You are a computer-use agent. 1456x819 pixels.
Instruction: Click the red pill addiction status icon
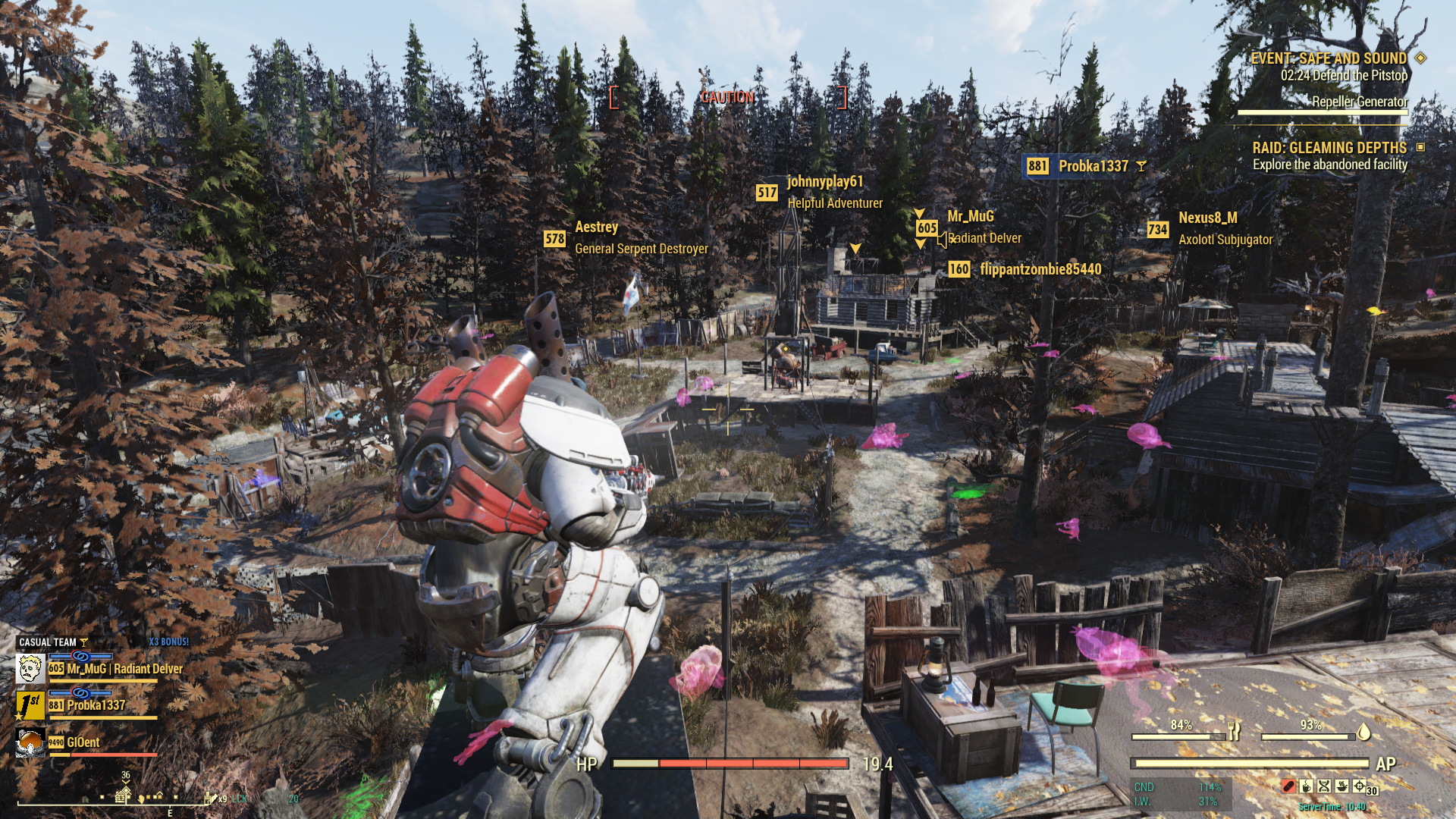1288,786
